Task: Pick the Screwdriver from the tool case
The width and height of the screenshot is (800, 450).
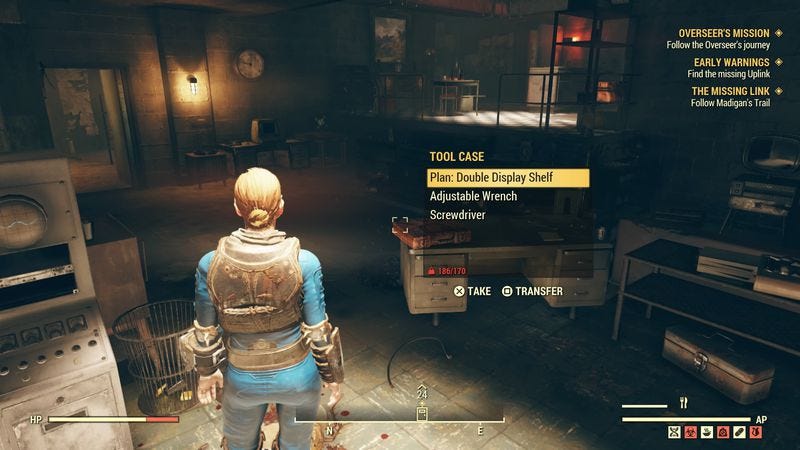Action: click(x=459, y=215)
